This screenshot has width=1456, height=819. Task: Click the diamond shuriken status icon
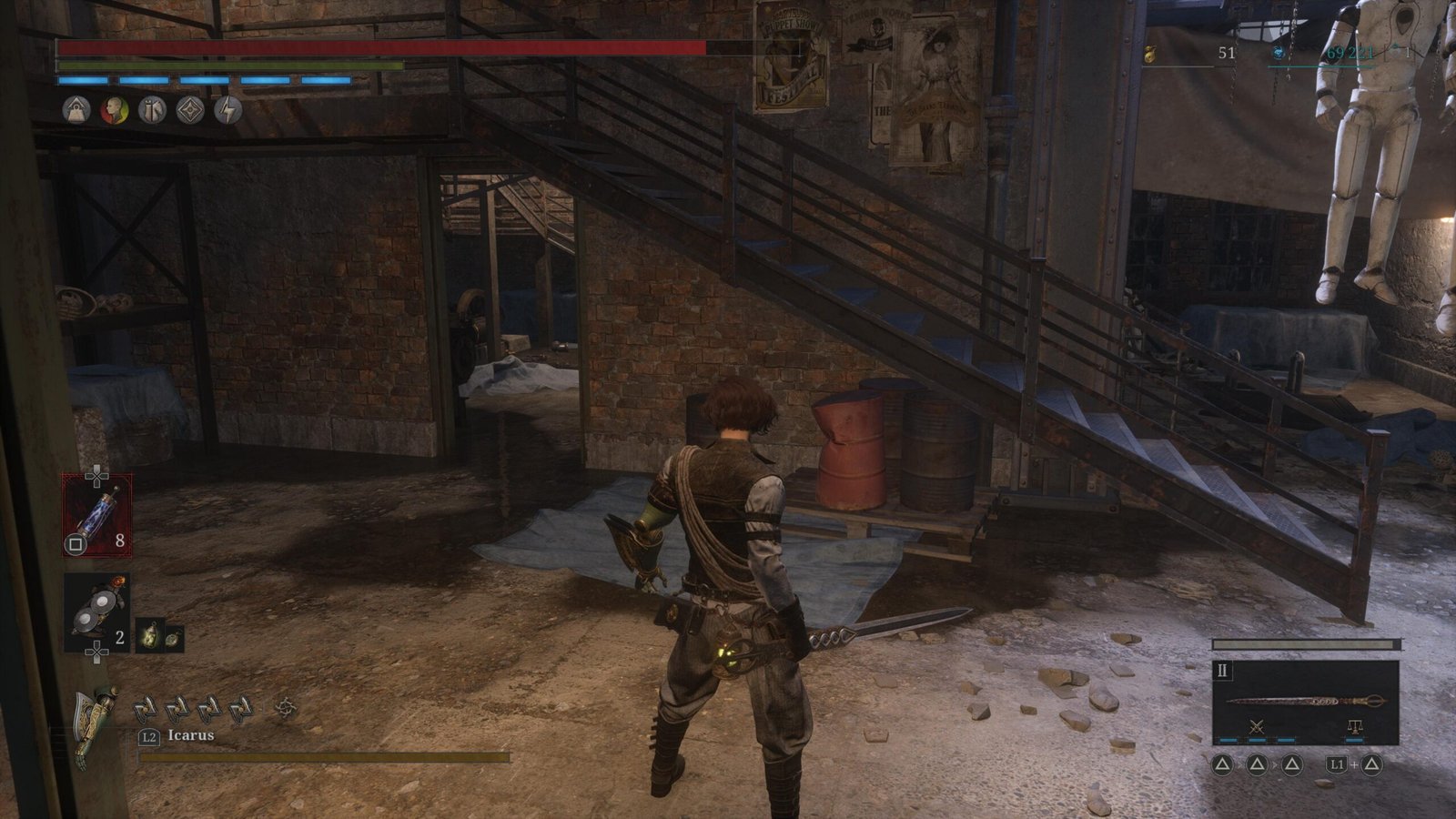pos(189,111)
